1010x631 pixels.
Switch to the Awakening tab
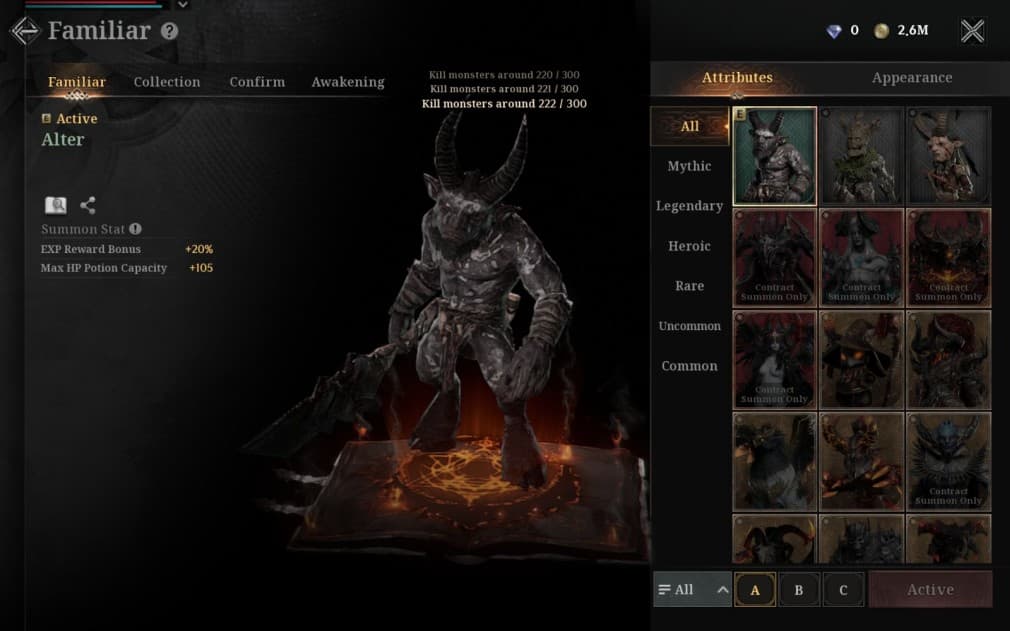click(348, 82)
